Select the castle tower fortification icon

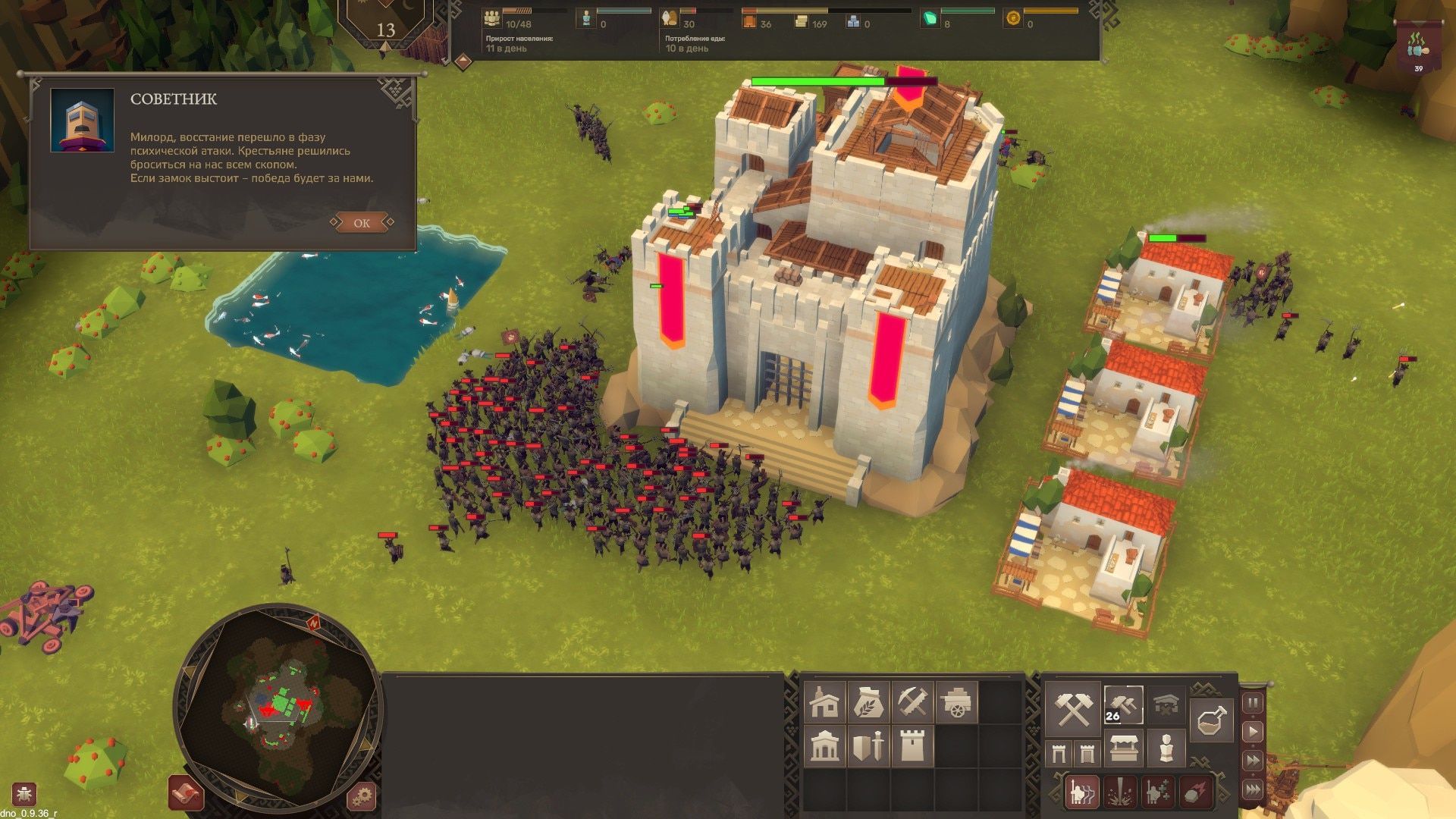point(912,746)
